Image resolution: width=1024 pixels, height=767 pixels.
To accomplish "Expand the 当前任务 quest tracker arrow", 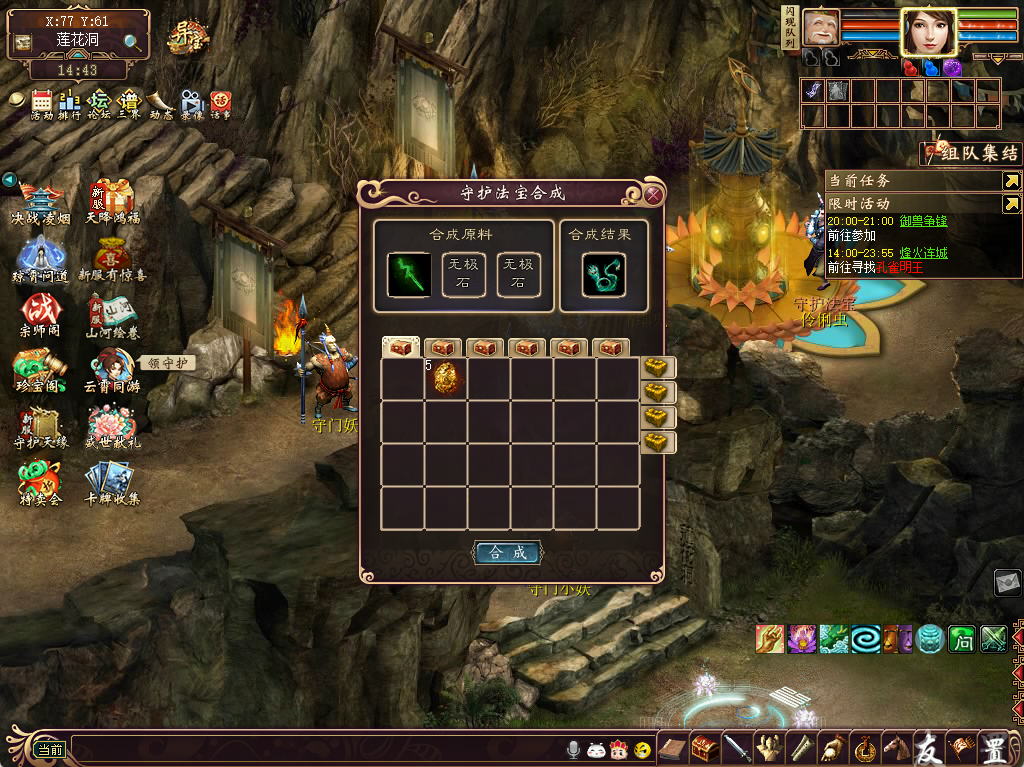I will (1012, 181).
